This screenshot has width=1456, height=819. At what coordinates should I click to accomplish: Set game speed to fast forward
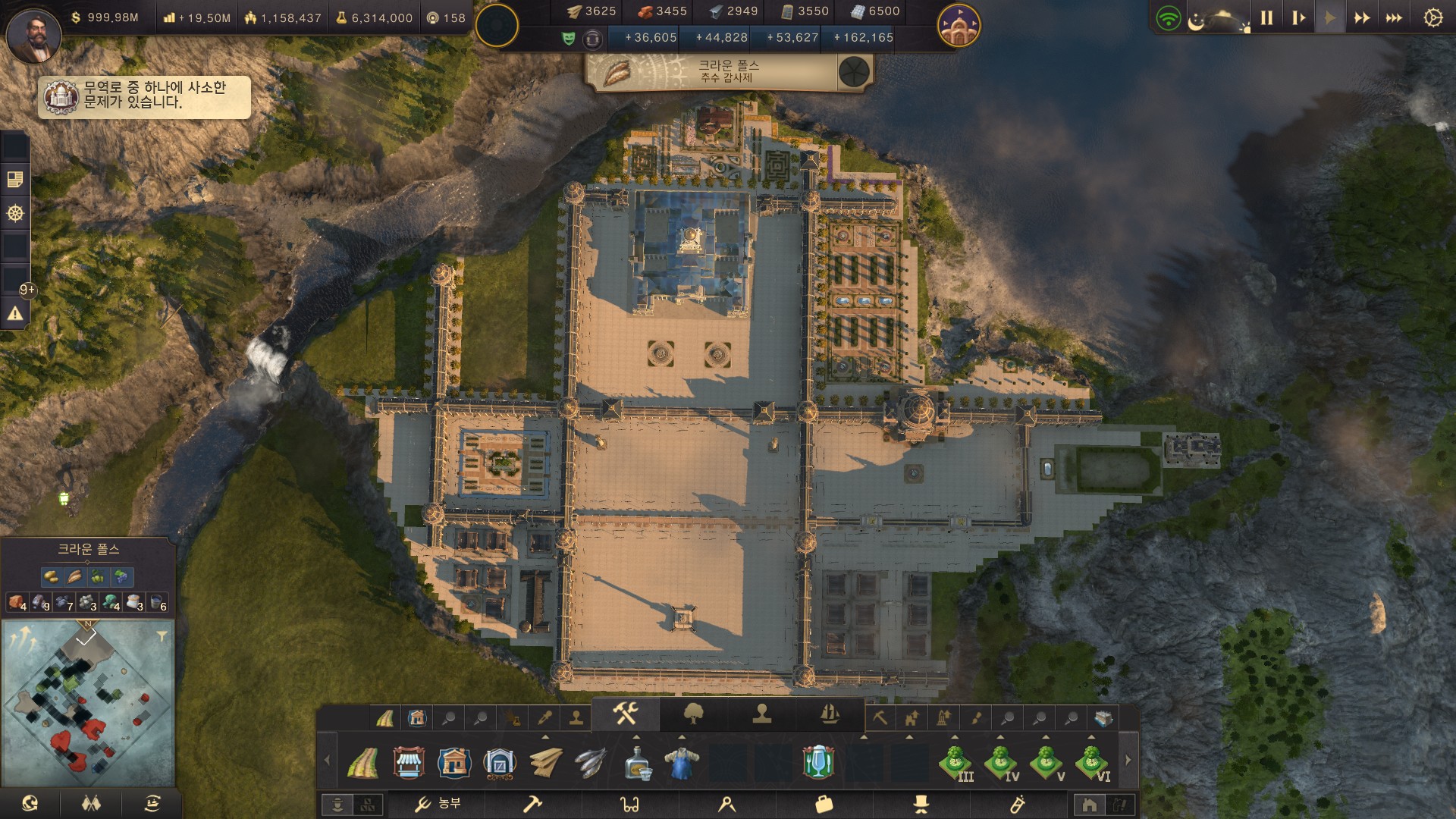[1362, 18]
